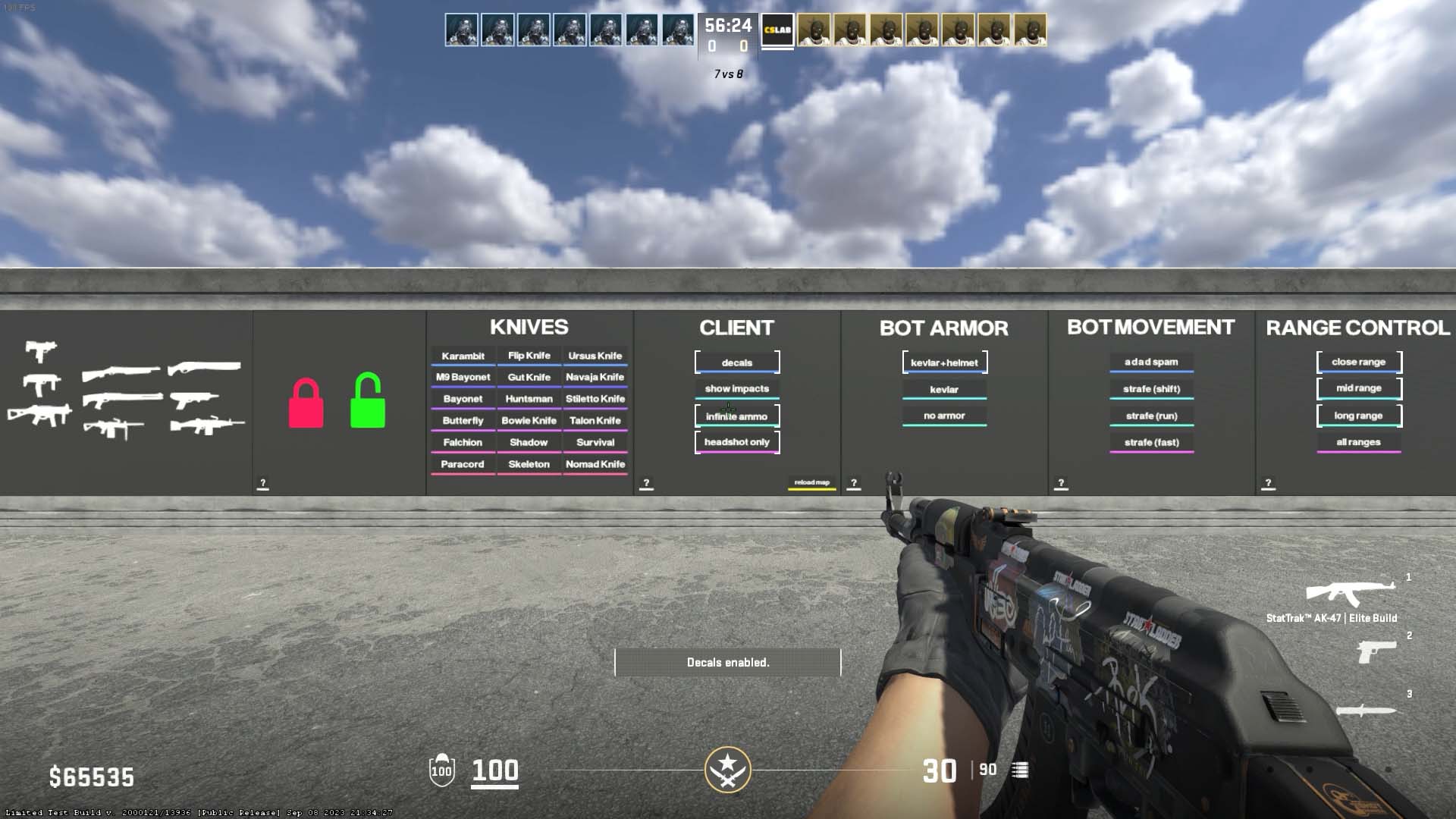This screenshot has height=819, width=1456.
Task: Choose the Butterfly knife option
Action: tap(463, 421)
